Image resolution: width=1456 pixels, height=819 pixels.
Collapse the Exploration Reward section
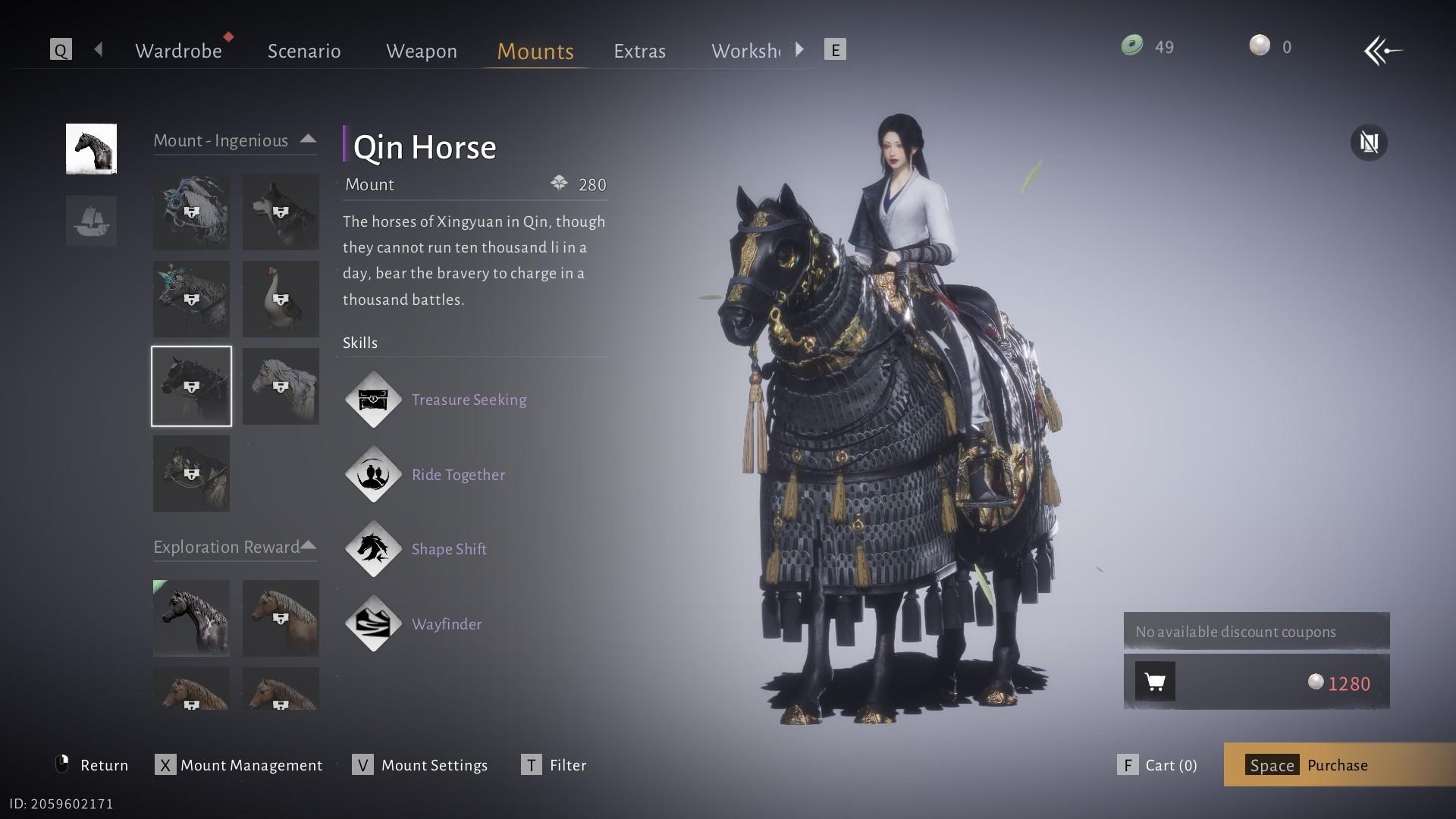click(x=308, y=546)
